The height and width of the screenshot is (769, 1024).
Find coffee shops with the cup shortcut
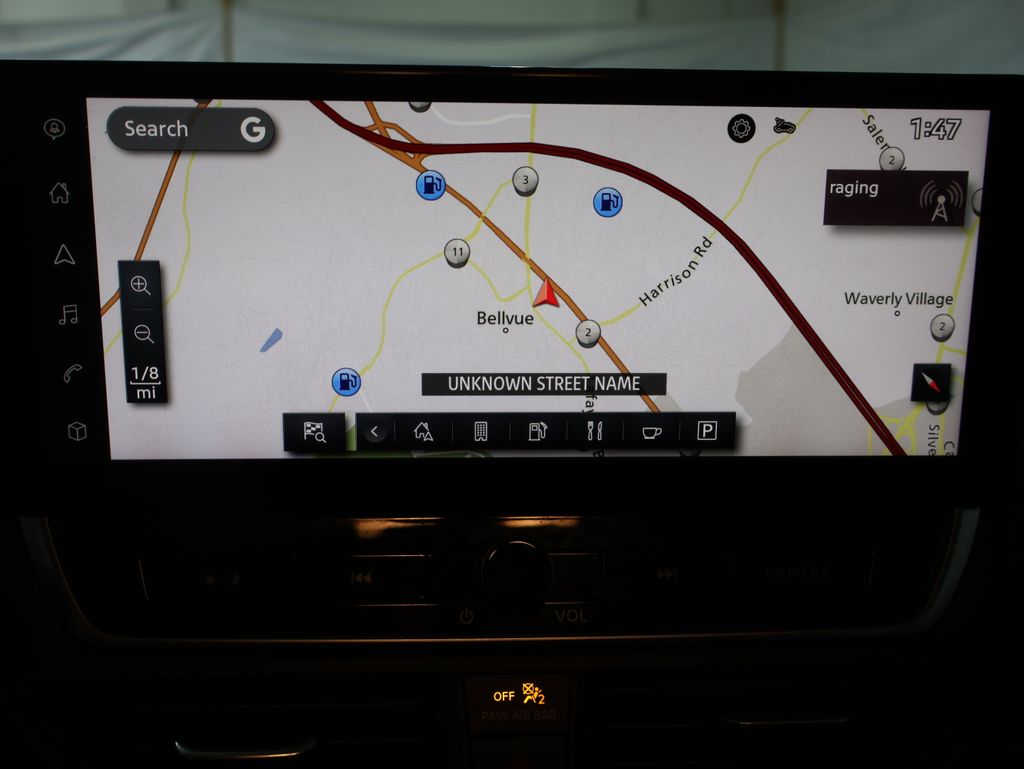(651, 432)
